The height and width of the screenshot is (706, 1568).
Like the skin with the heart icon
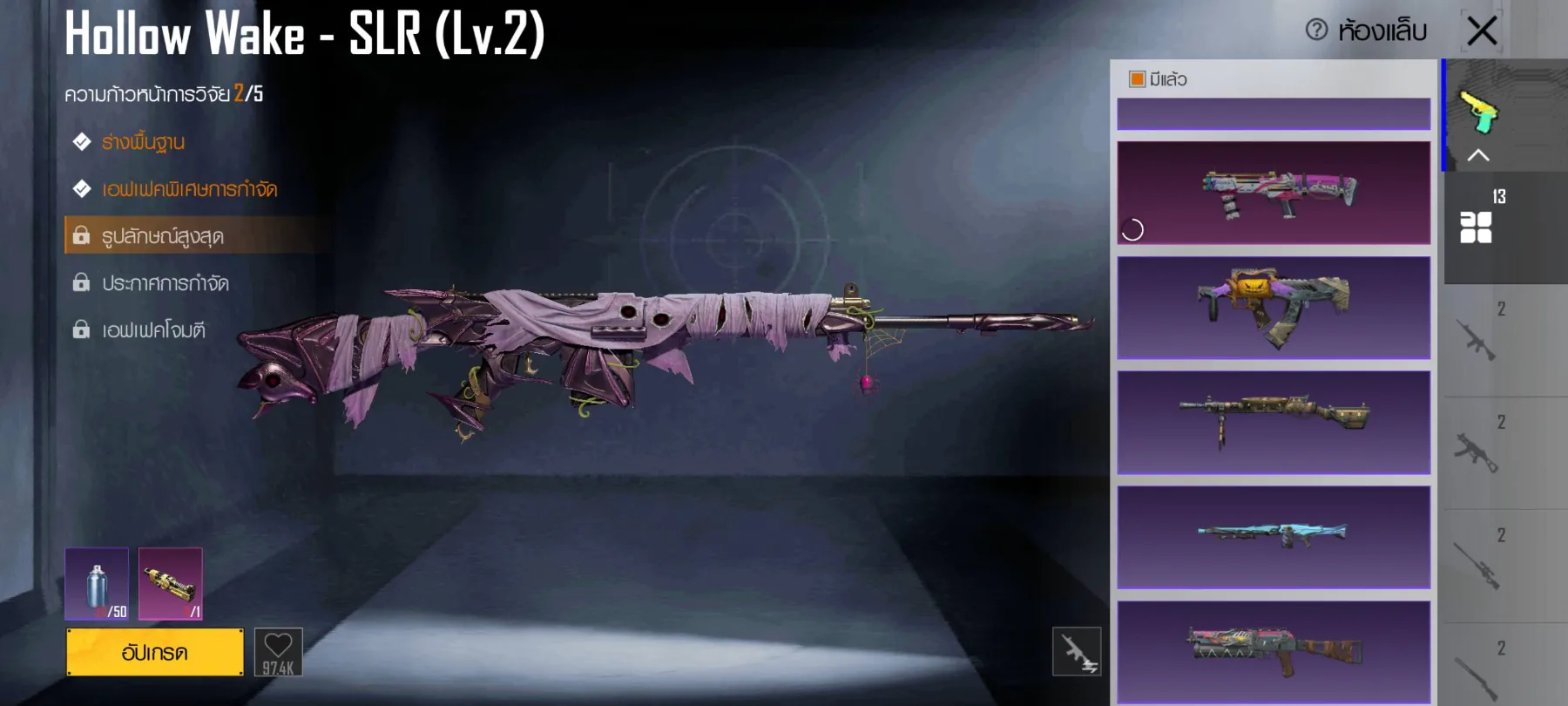[x=278, y=652]
